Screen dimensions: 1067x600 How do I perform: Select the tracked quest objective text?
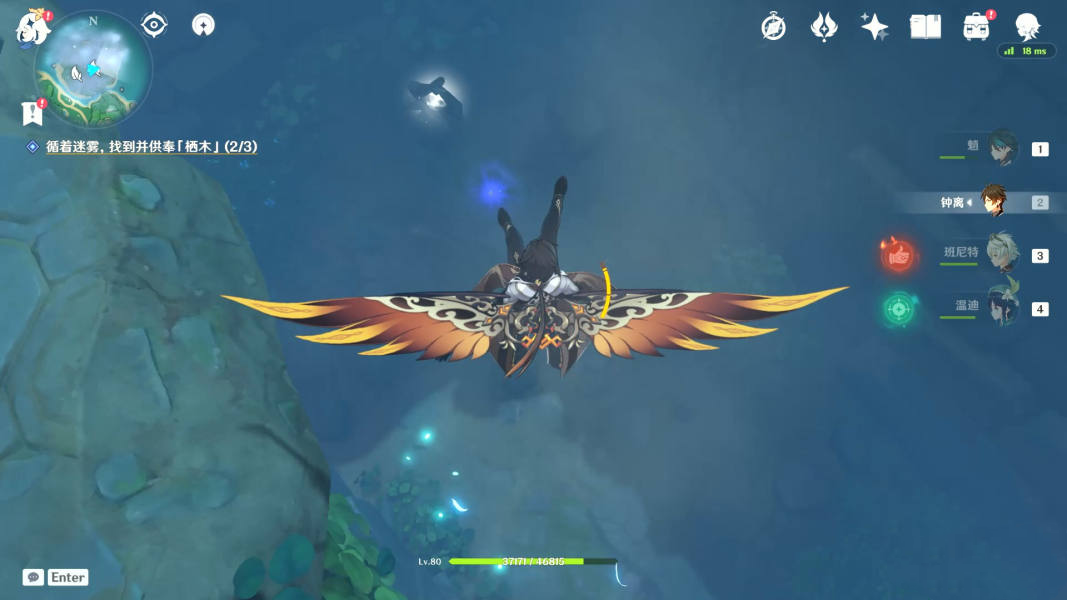pyautogui.click(x=151, y=147)
